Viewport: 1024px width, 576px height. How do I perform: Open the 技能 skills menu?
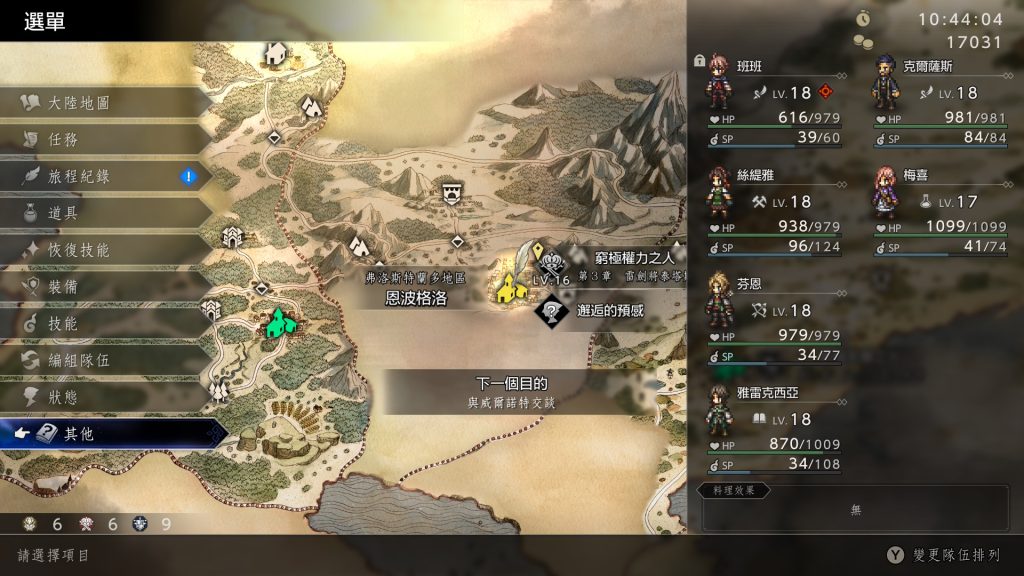[63, 324]
